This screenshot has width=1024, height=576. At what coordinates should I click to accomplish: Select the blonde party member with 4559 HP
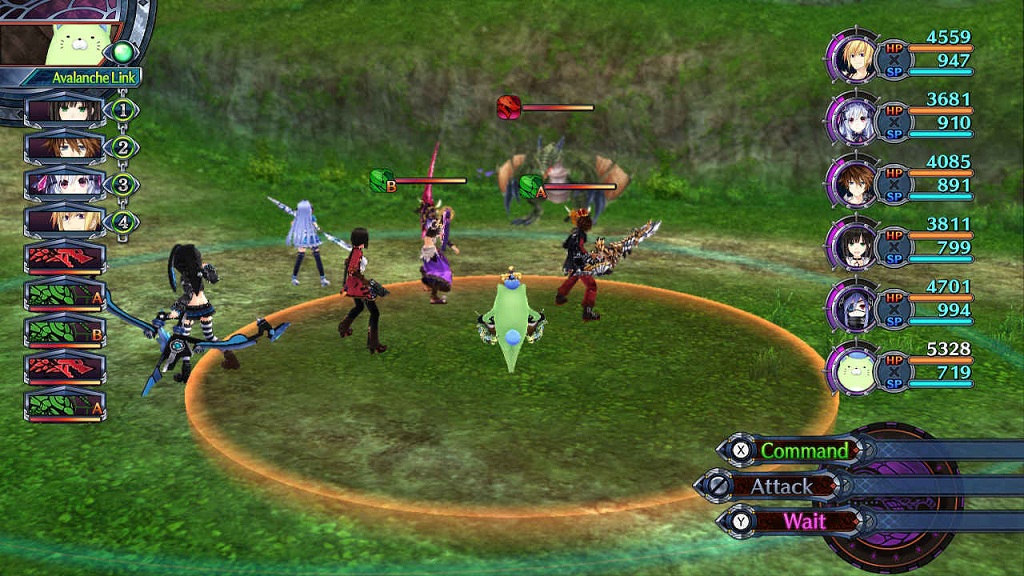pyautogui.click(x=852, y=55)
